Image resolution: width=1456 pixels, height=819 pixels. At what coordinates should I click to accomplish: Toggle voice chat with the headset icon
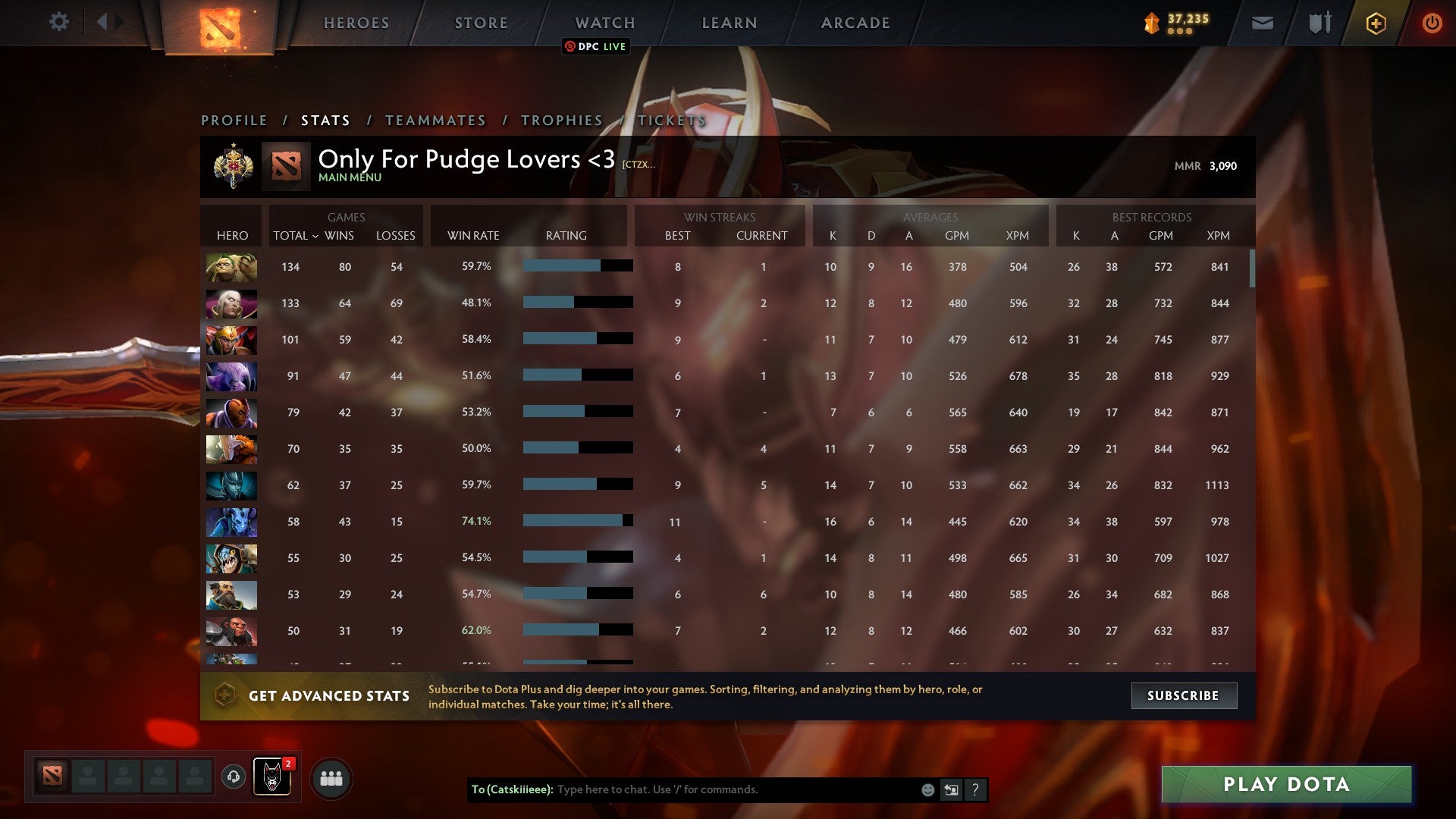[x=233, y=777]
